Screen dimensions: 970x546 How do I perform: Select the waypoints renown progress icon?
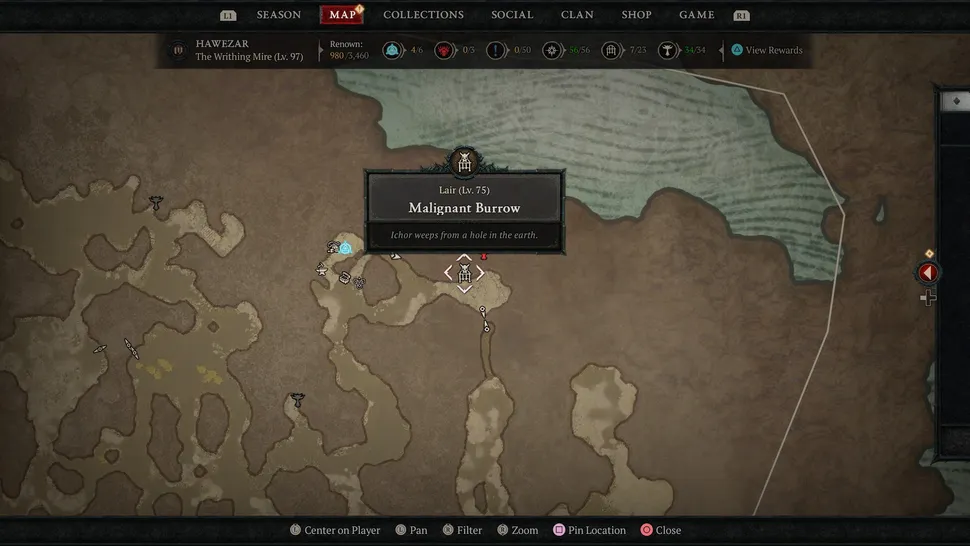coord(392,50)
